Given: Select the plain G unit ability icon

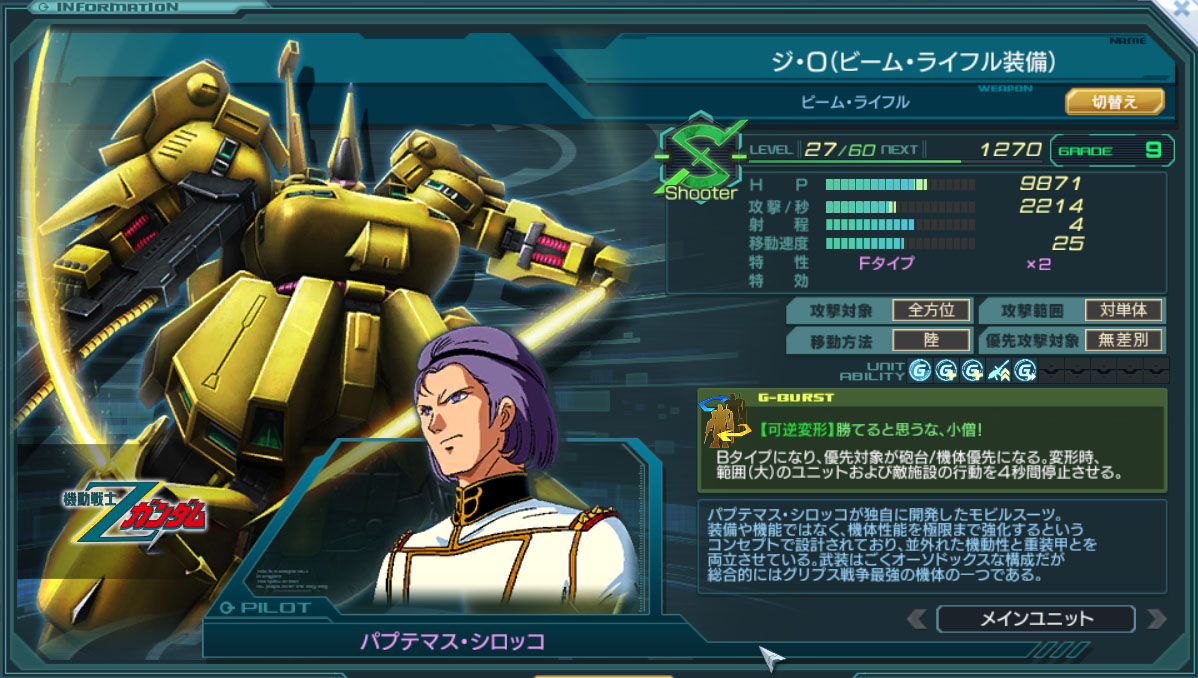Looking at the screenshot, I should [x=920, y=371].
